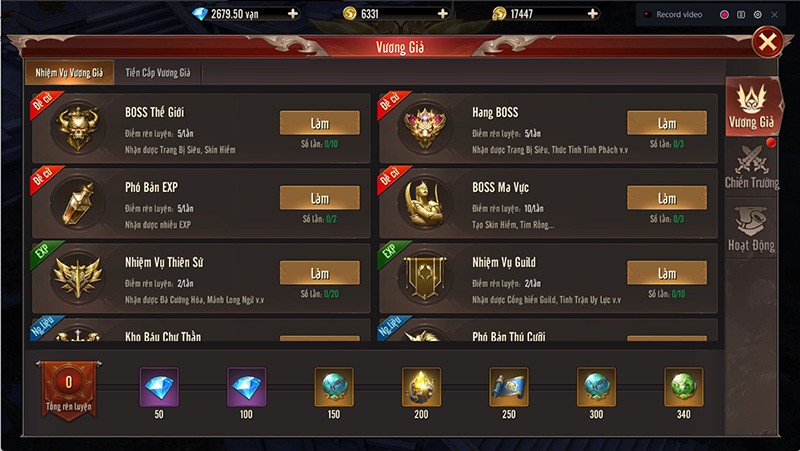Switch to Tiến Cấp Vương Giả tab

(x=160, y=73)
